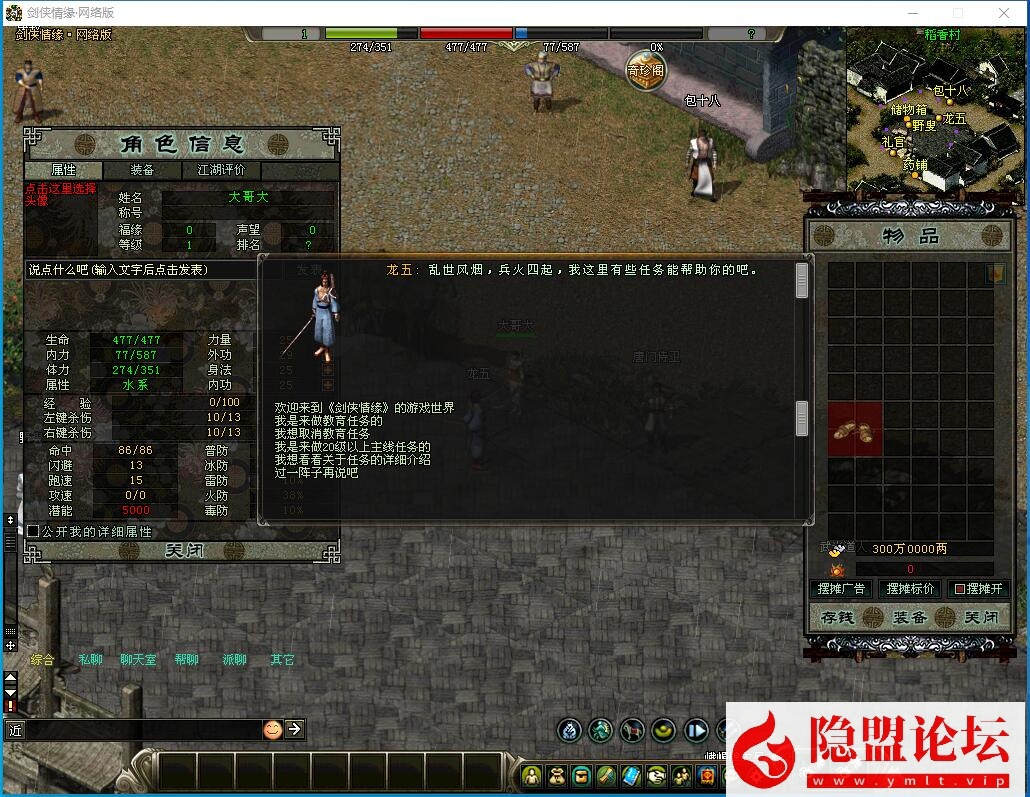
Task: Click the smiley emoticon button in chat
Action: (x=272, y=729)
